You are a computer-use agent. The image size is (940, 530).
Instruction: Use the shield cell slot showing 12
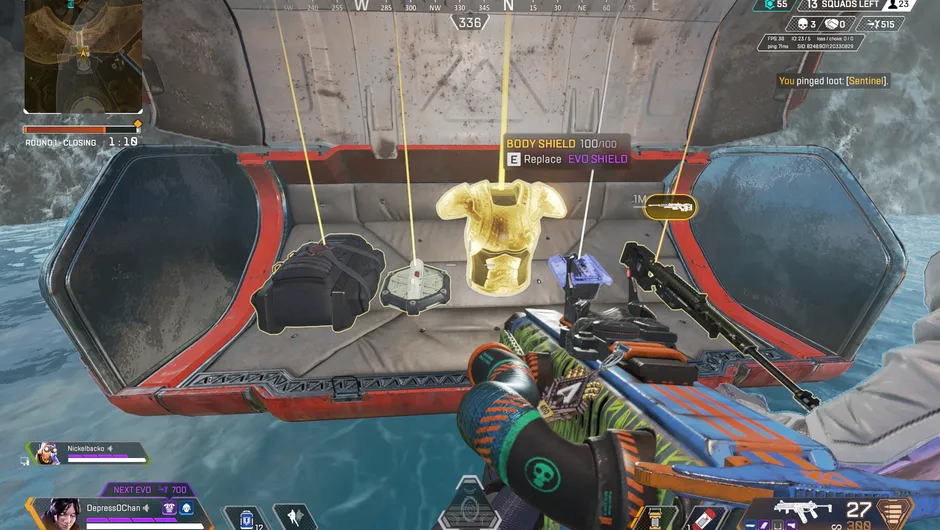tap(245, 518)
